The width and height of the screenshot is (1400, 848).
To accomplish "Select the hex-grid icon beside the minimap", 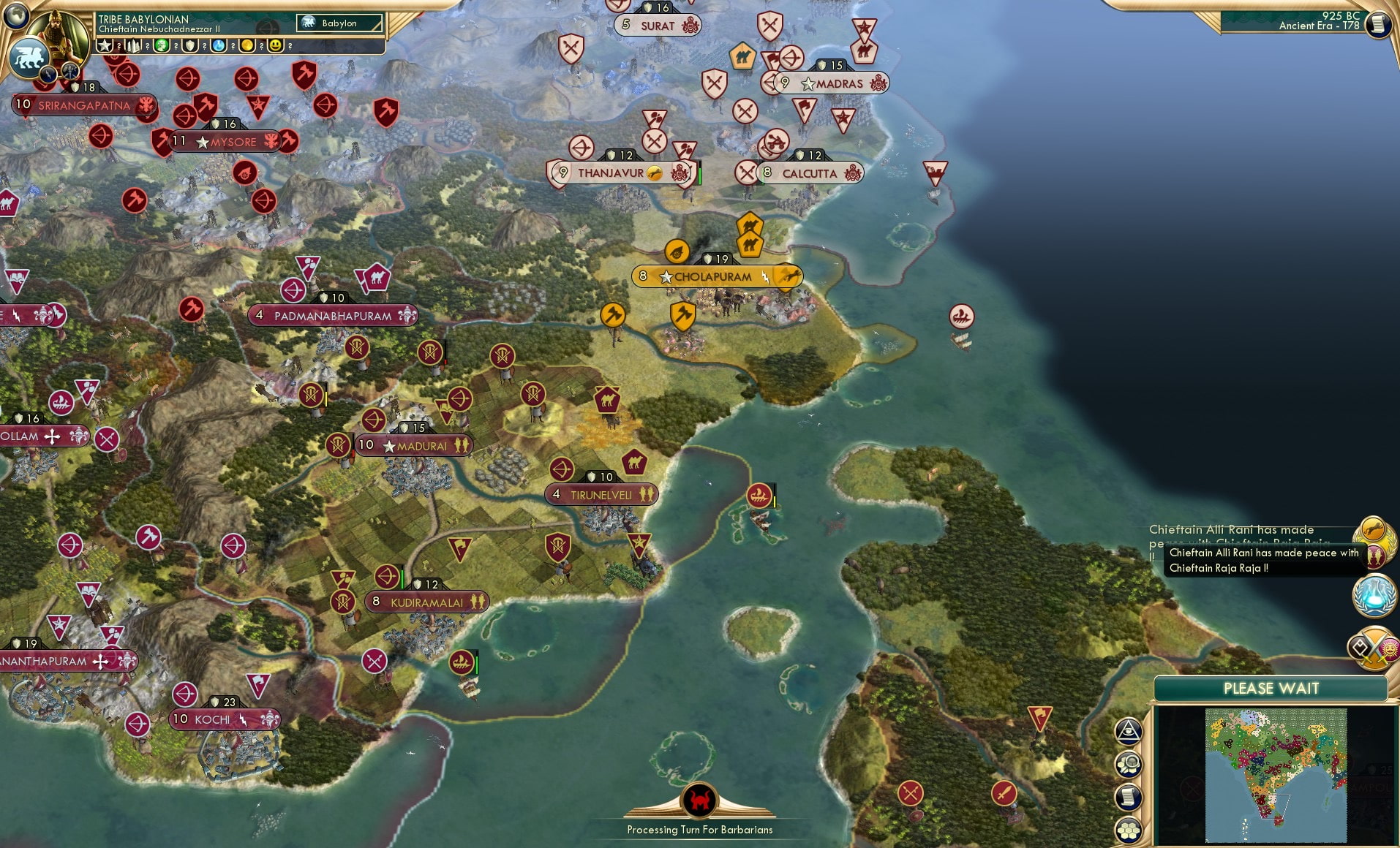I will pos(1128,831).
